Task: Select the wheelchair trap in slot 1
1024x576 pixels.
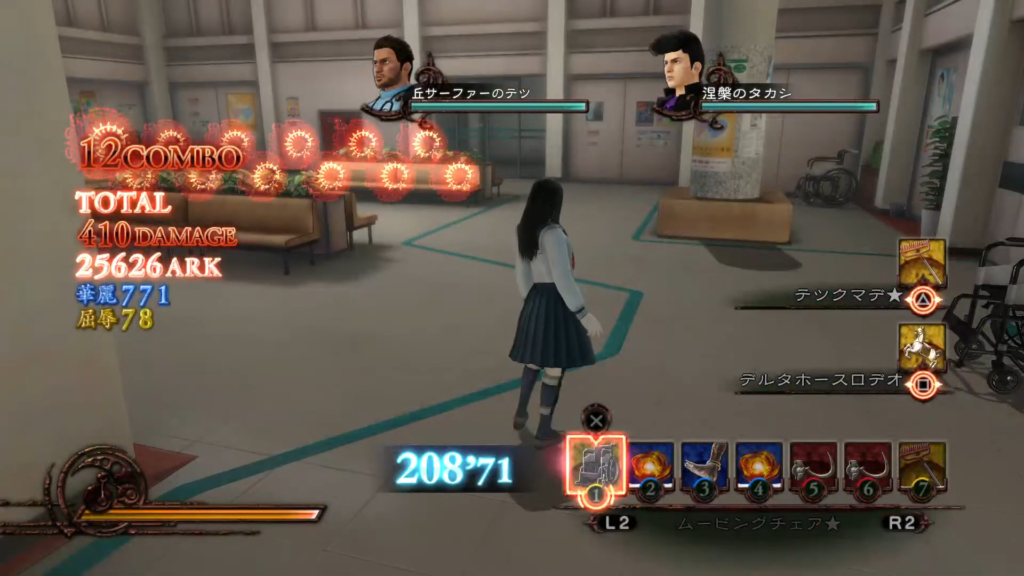Action: [x=597, y=464]
